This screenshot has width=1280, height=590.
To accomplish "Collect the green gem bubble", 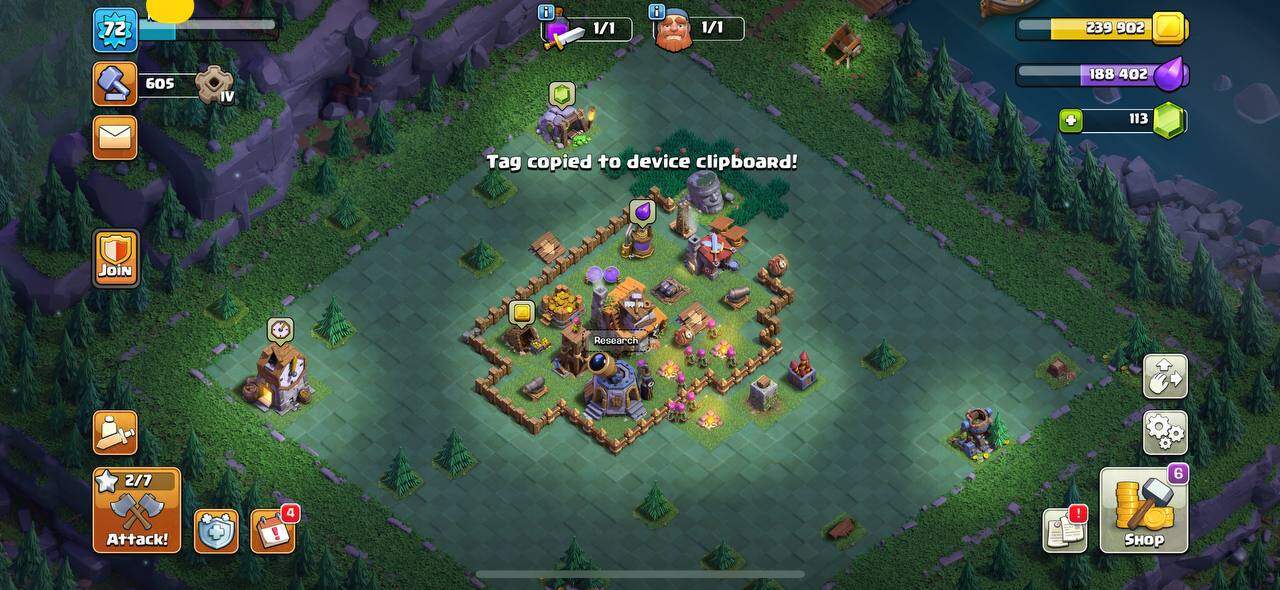I will (x=562, y=94).
